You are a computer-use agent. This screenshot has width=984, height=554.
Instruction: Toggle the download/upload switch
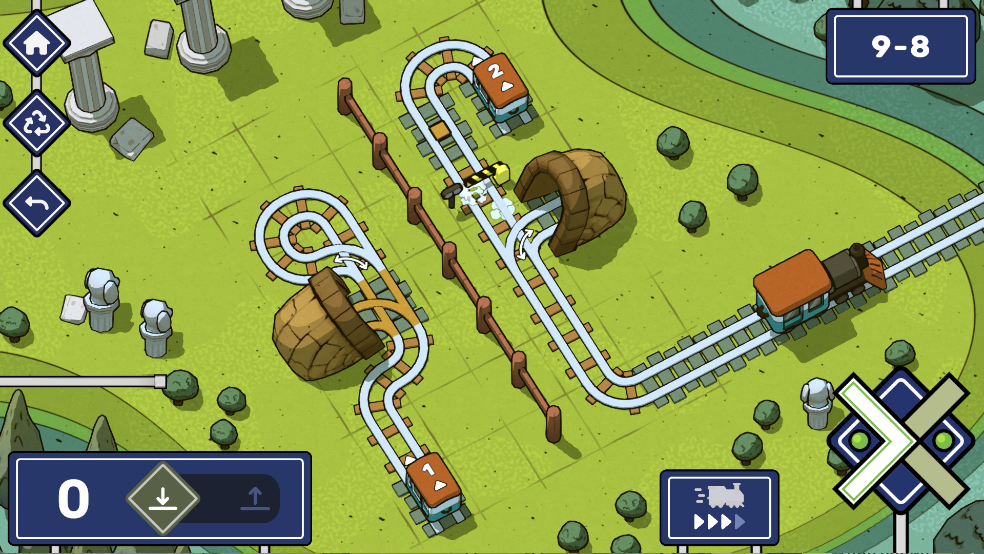click(208, 498)
